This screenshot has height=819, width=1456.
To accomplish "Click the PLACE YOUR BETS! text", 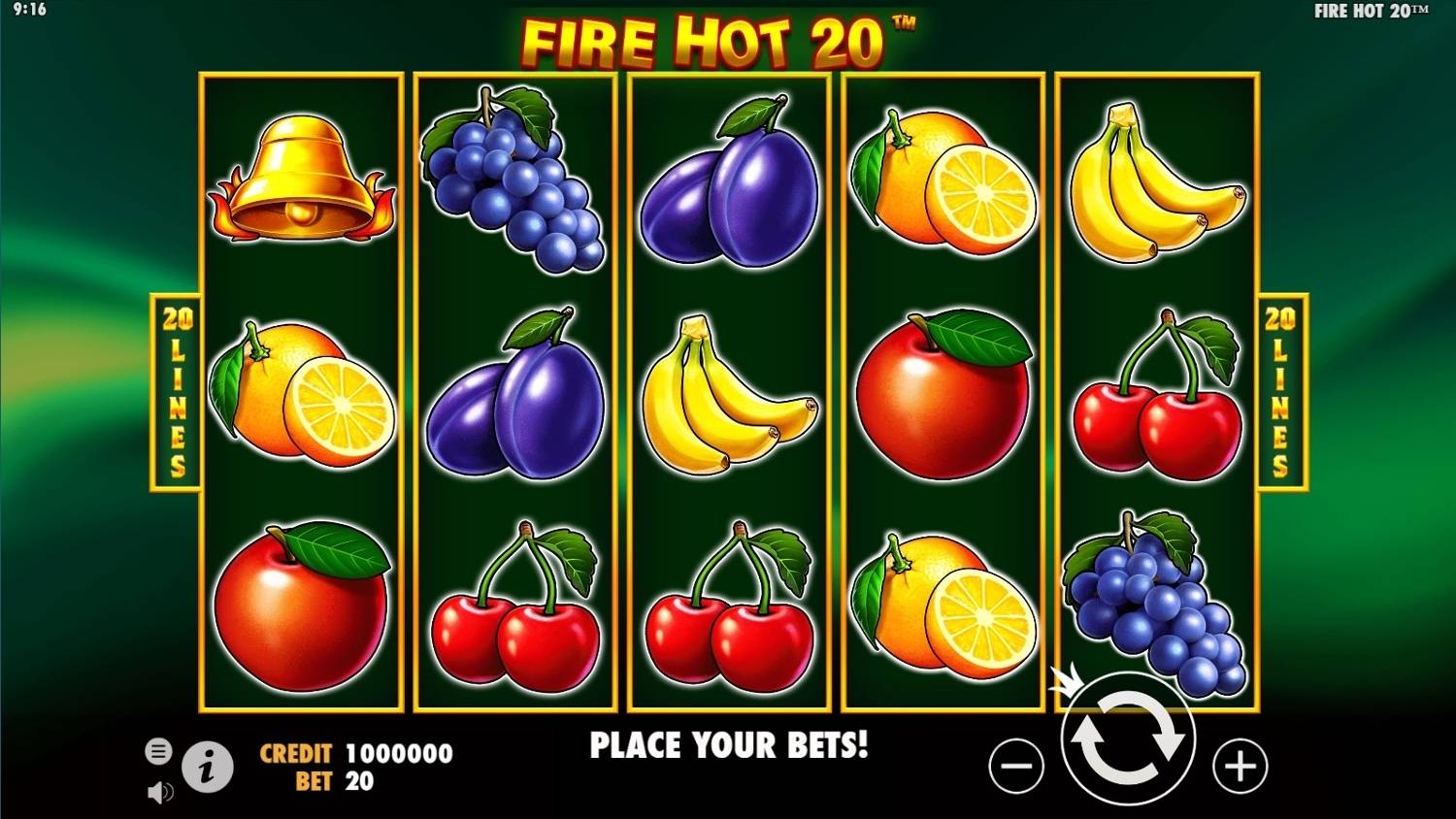I will click(729, 746).
